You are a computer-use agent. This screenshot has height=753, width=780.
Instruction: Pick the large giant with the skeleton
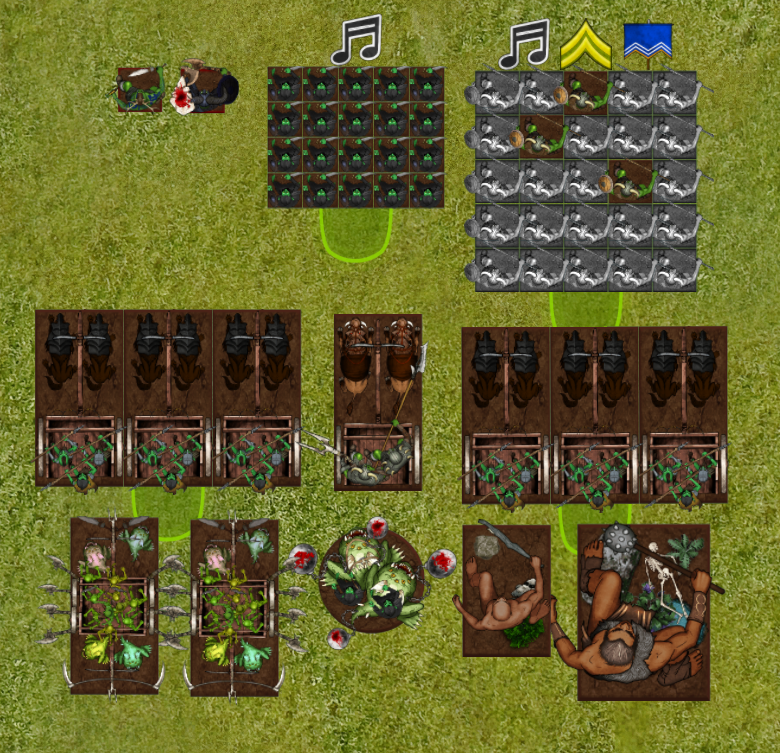(642, 611)
